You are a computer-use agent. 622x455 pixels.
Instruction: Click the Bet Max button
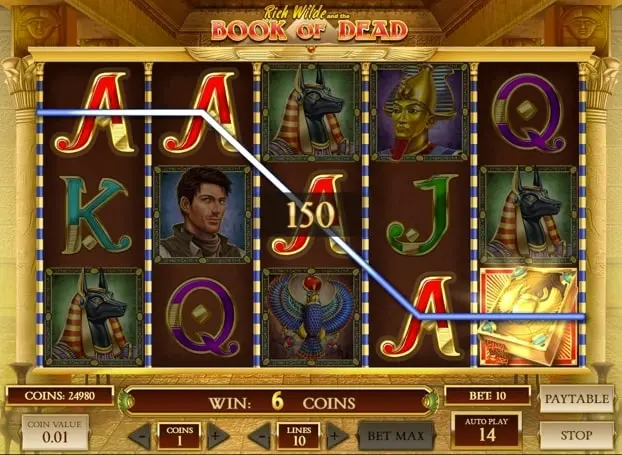point(396,436)
